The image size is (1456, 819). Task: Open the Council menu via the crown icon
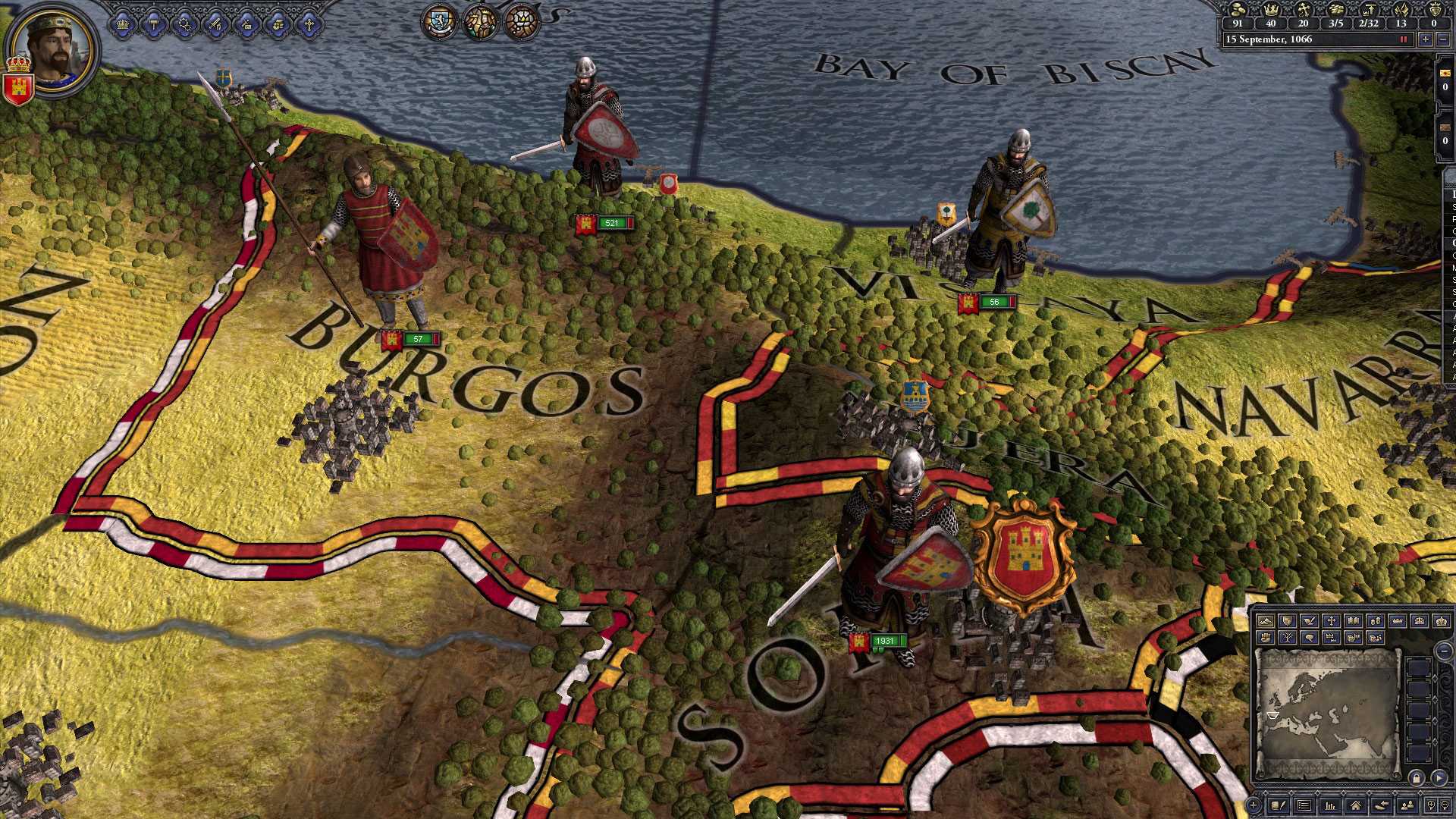122,24
